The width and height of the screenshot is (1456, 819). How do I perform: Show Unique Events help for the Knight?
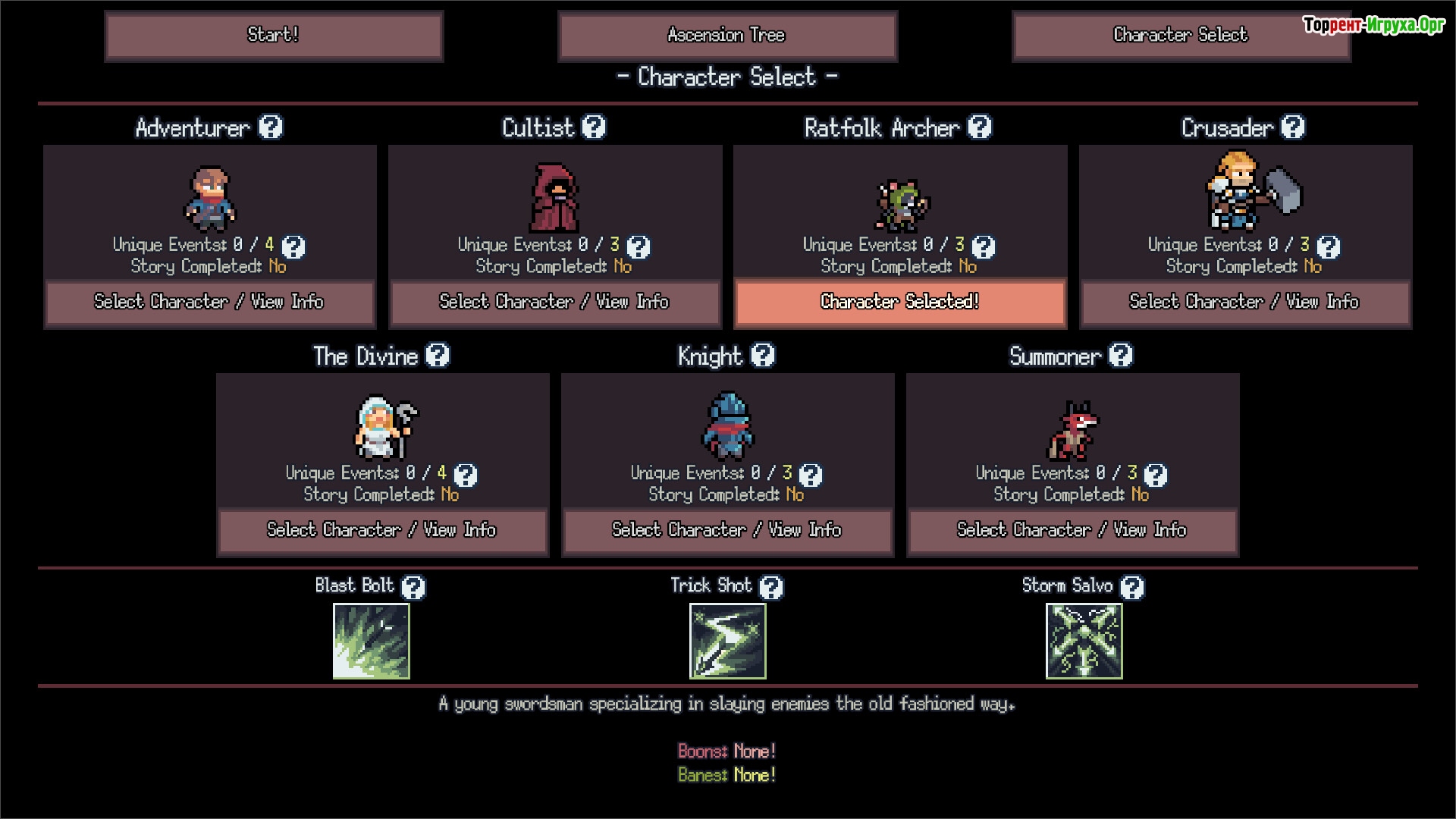[x=811, y=475]
